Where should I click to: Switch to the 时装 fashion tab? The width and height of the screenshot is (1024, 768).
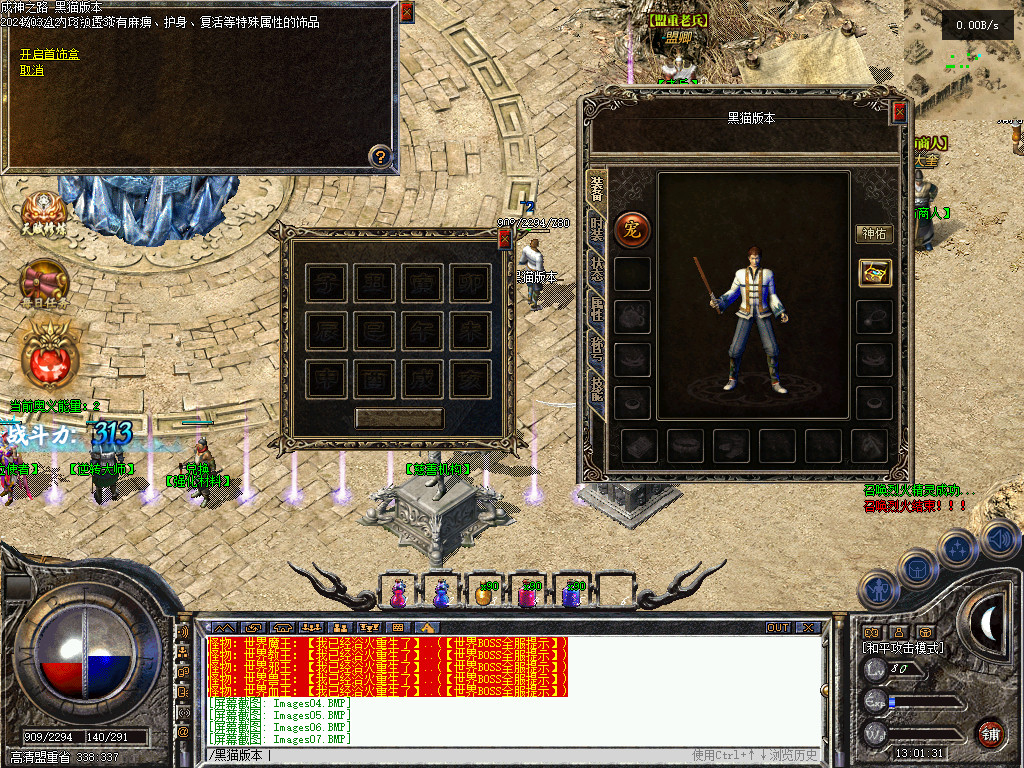click(x=596, y=231)
